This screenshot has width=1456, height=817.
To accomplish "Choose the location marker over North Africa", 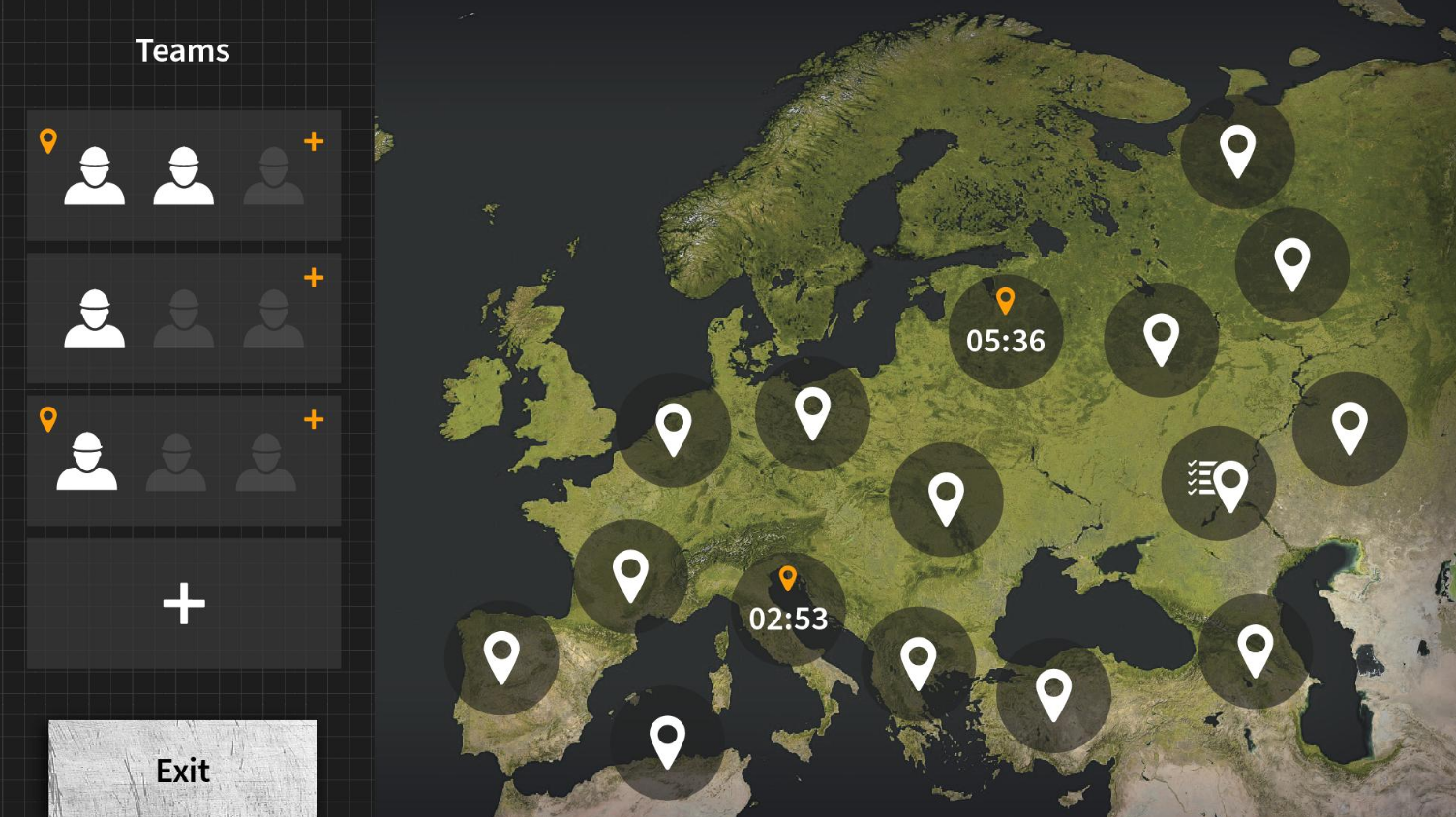I will pos(667,742).
